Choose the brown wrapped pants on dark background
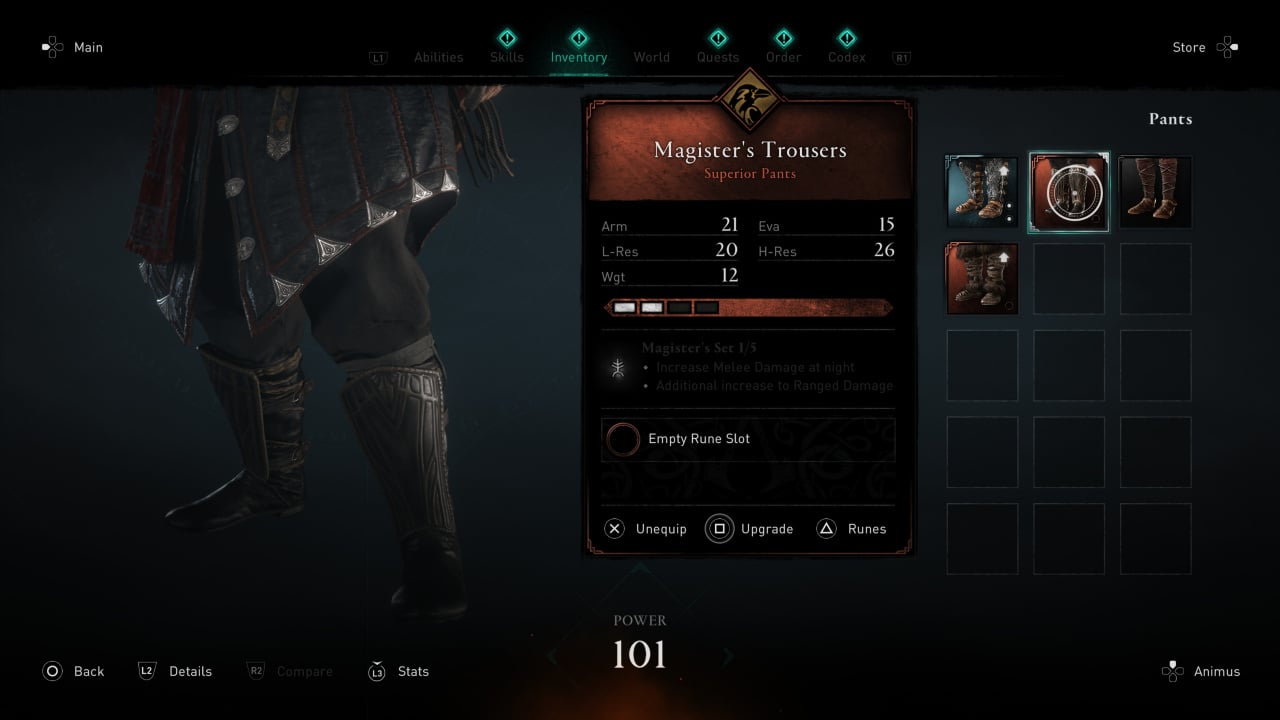The image size is (1280, 720). [1155, 192]
